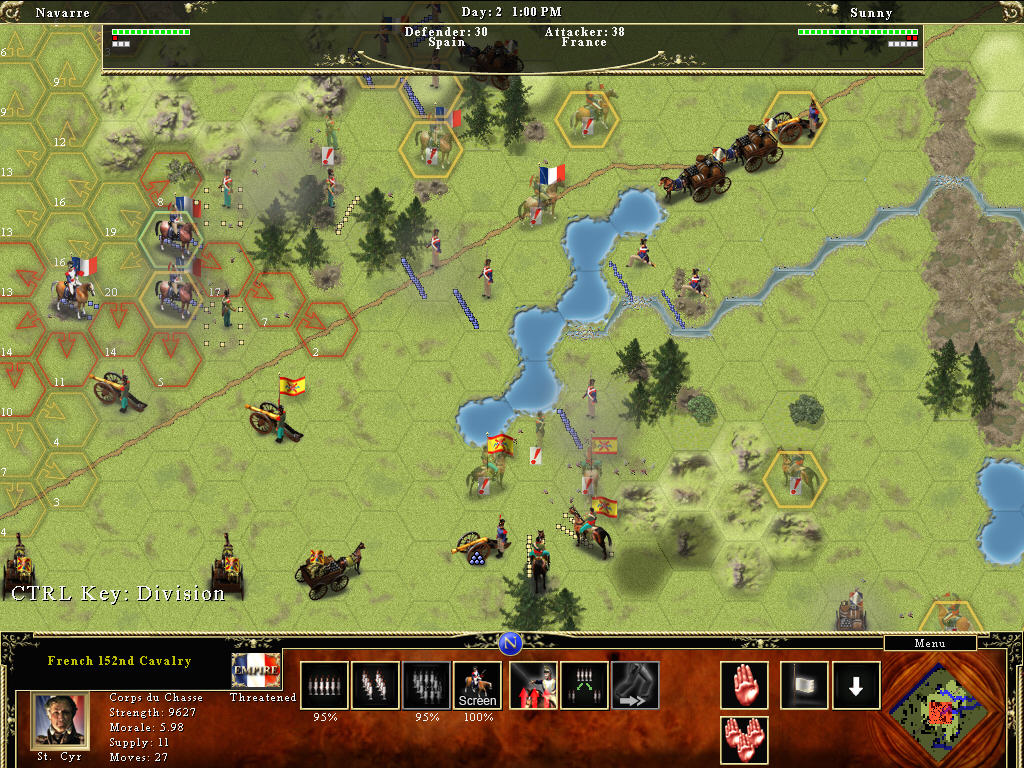The image size is (1024, 768).
Task: Choose the Screen formation
Action: coord(477,685)
